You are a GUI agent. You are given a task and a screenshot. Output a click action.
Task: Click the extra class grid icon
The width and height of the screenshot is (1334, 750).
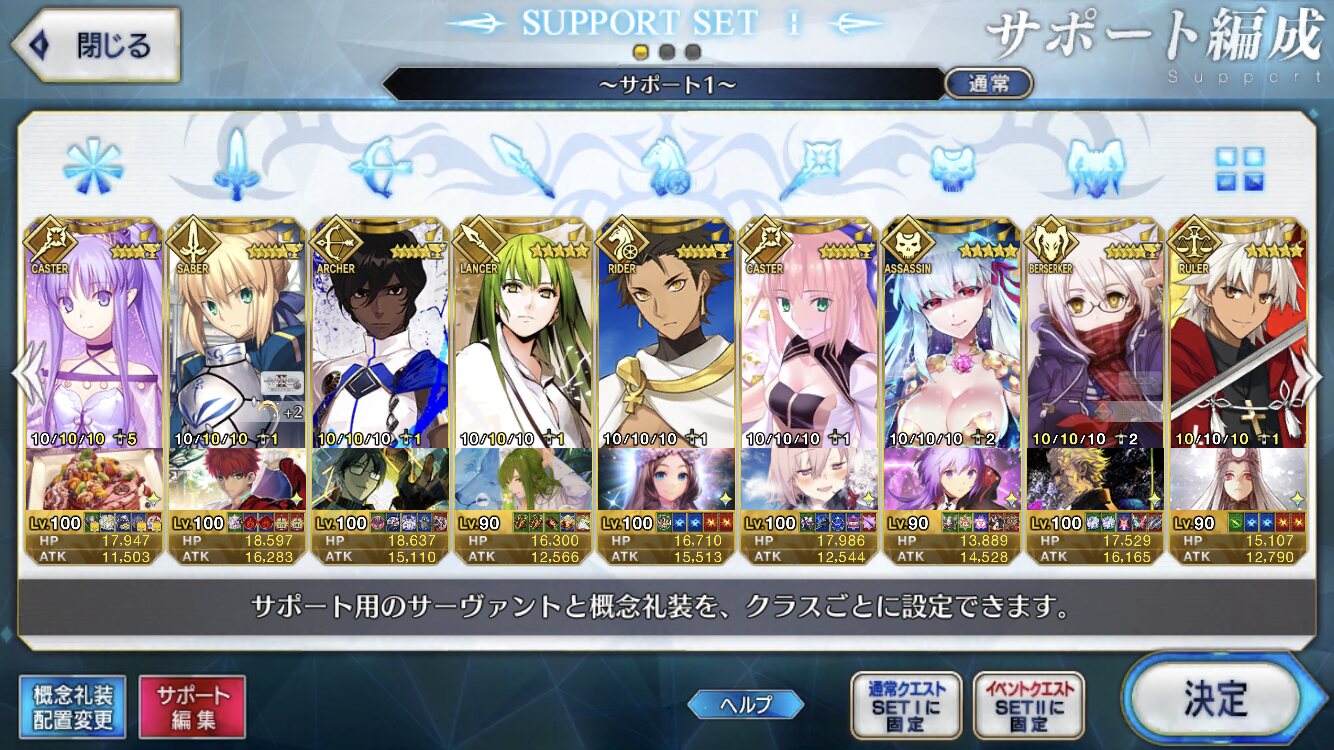(1239, 169)
